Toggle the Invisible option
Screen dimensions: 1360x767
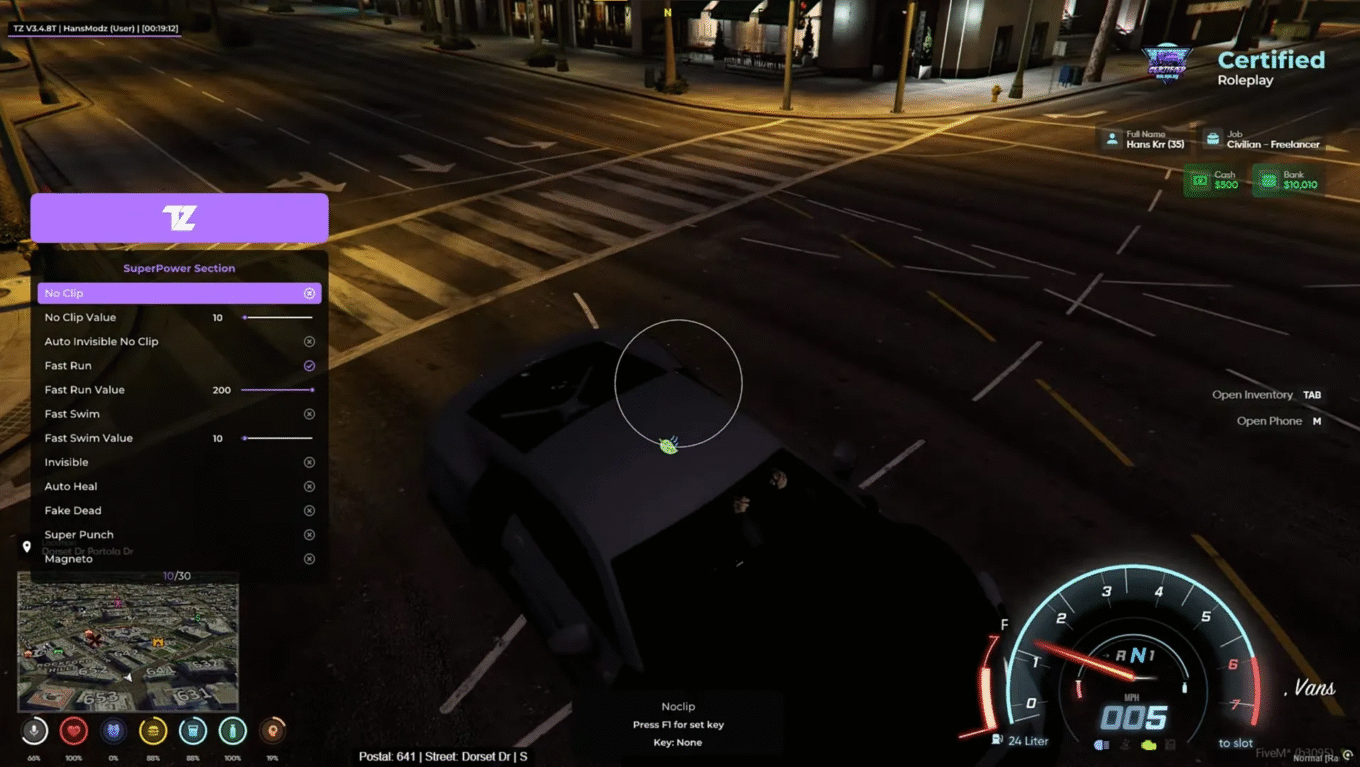click(x=309, y=462)
